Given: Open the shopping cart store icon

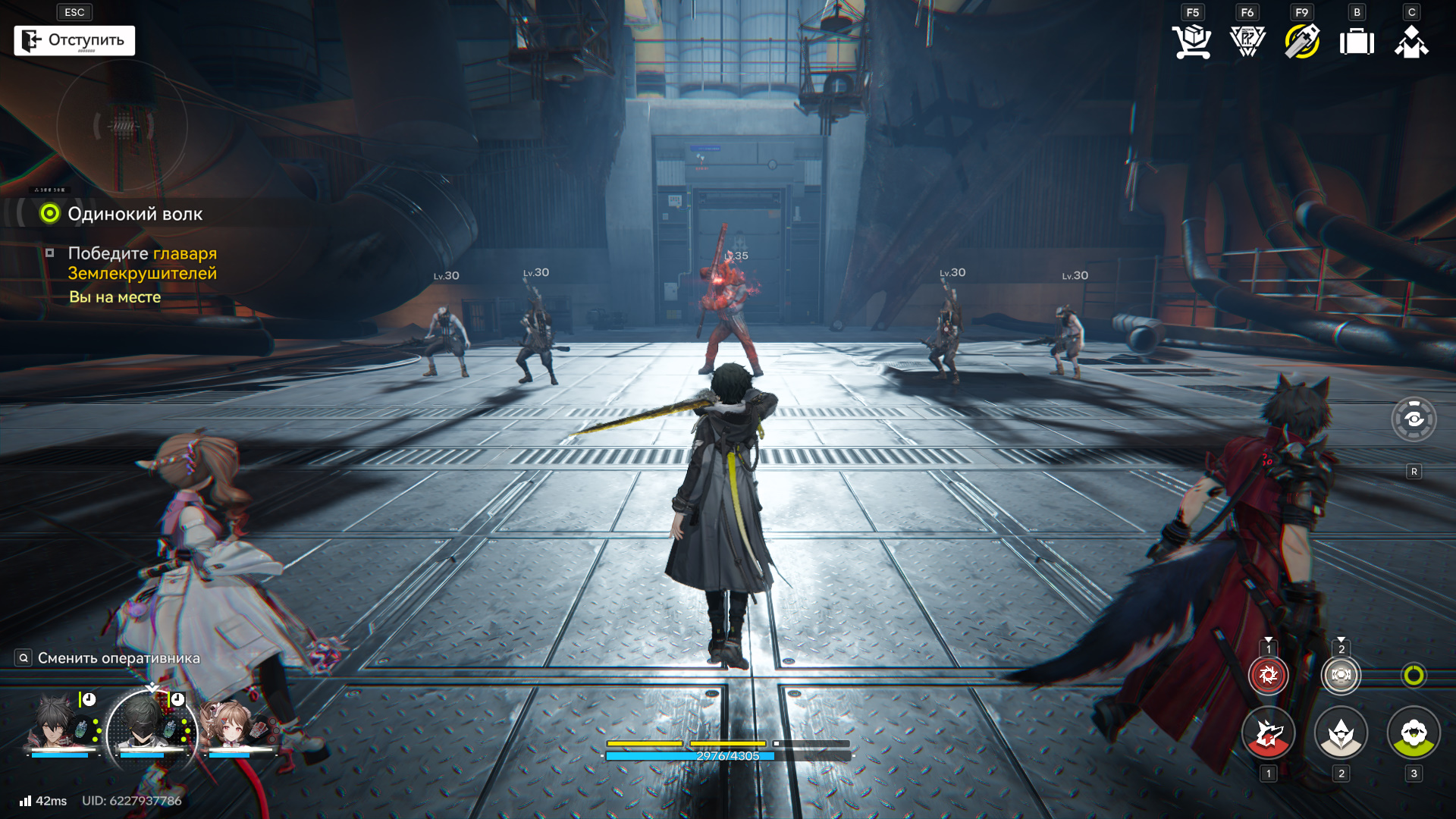Looking at the screenshot, I should coord(1191,41).
